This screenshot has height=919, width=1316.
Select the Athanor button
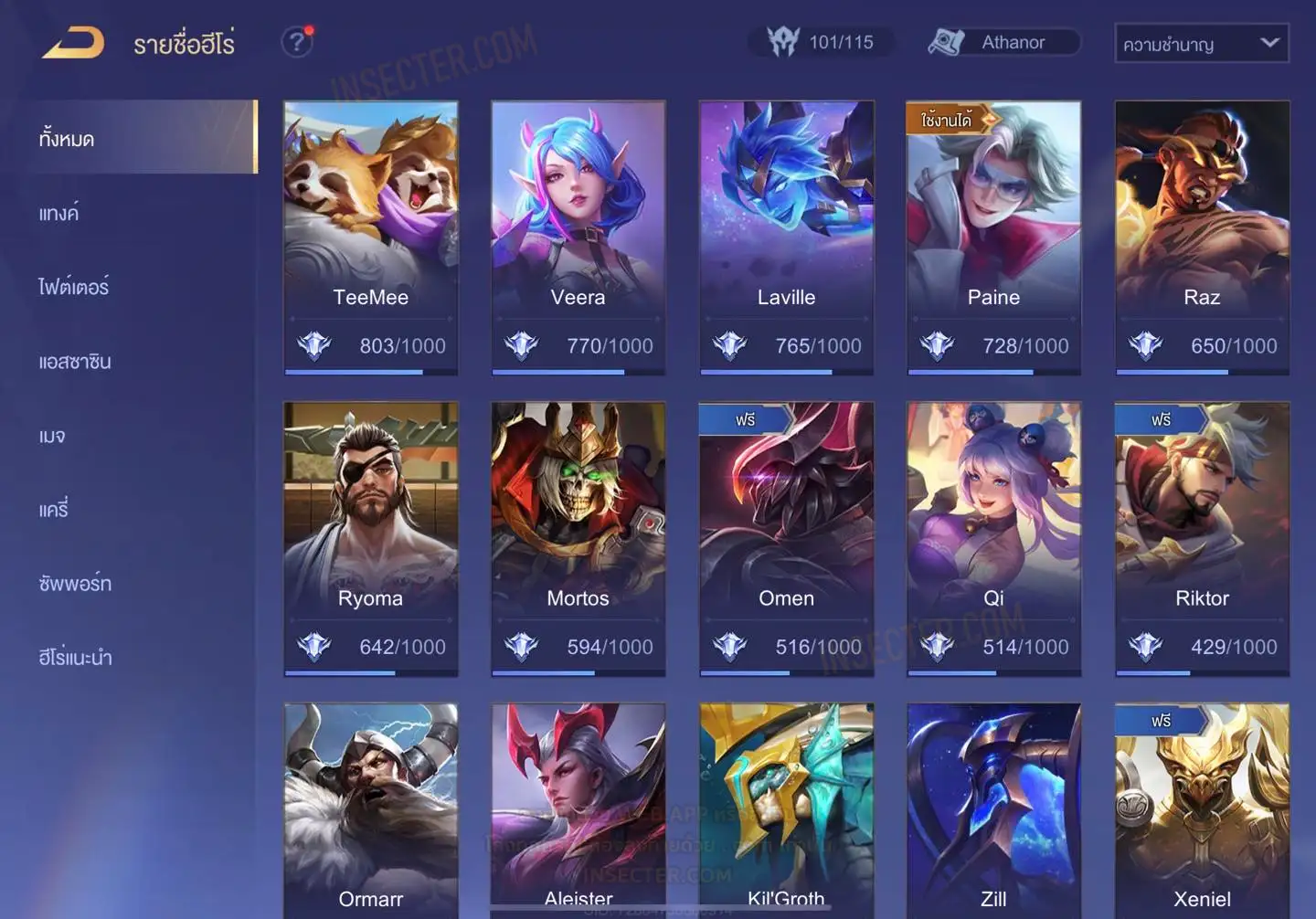(x=1003, y=42)
